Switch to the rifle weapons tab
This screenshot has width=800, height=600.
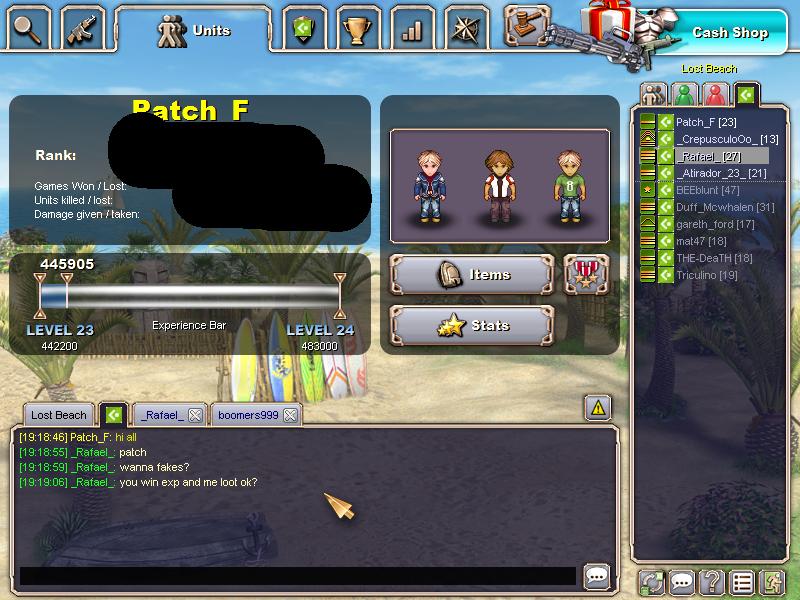[83, 28]
